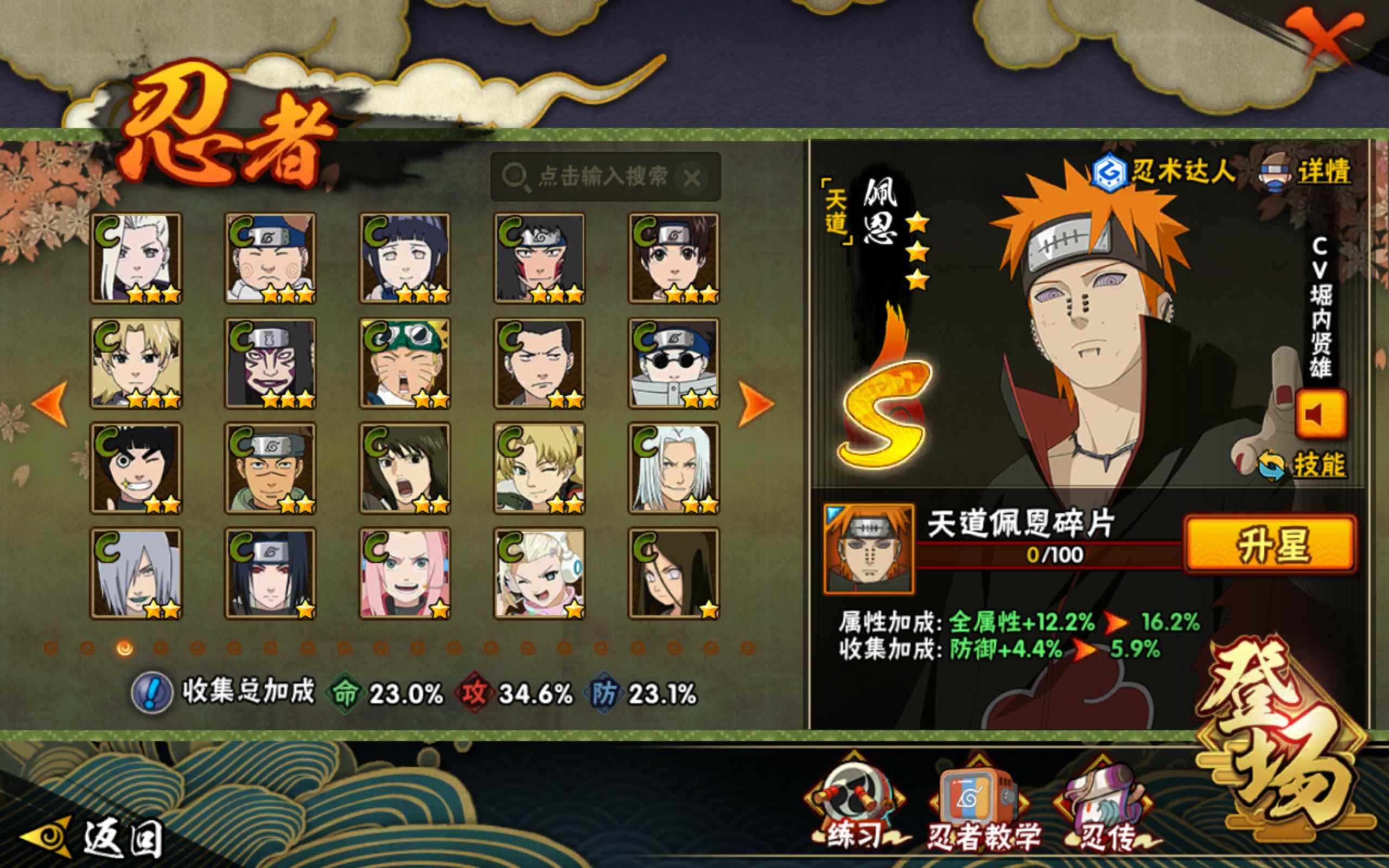
Task: Go to the next ninja page arrow
Action: [x=756, y=404]
